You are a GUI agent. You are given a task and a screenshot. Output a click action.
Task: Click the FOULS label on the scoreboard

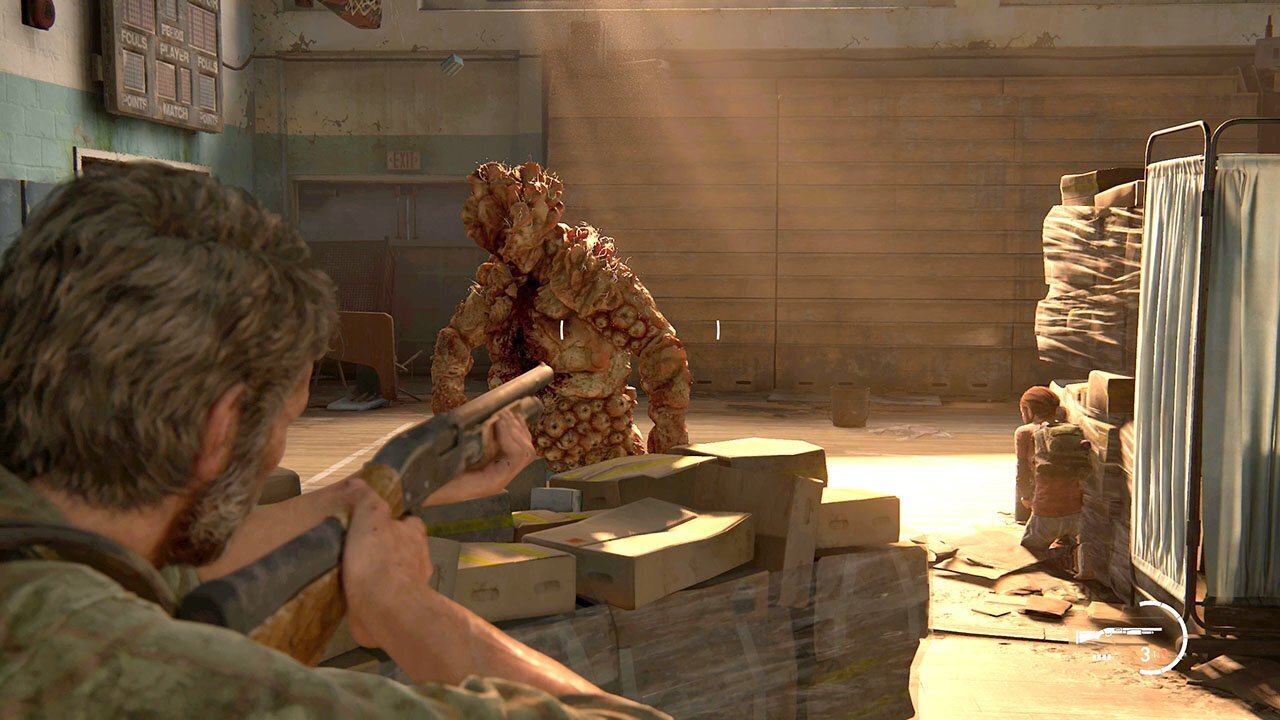pyautogui.click(x=135, y=37)
